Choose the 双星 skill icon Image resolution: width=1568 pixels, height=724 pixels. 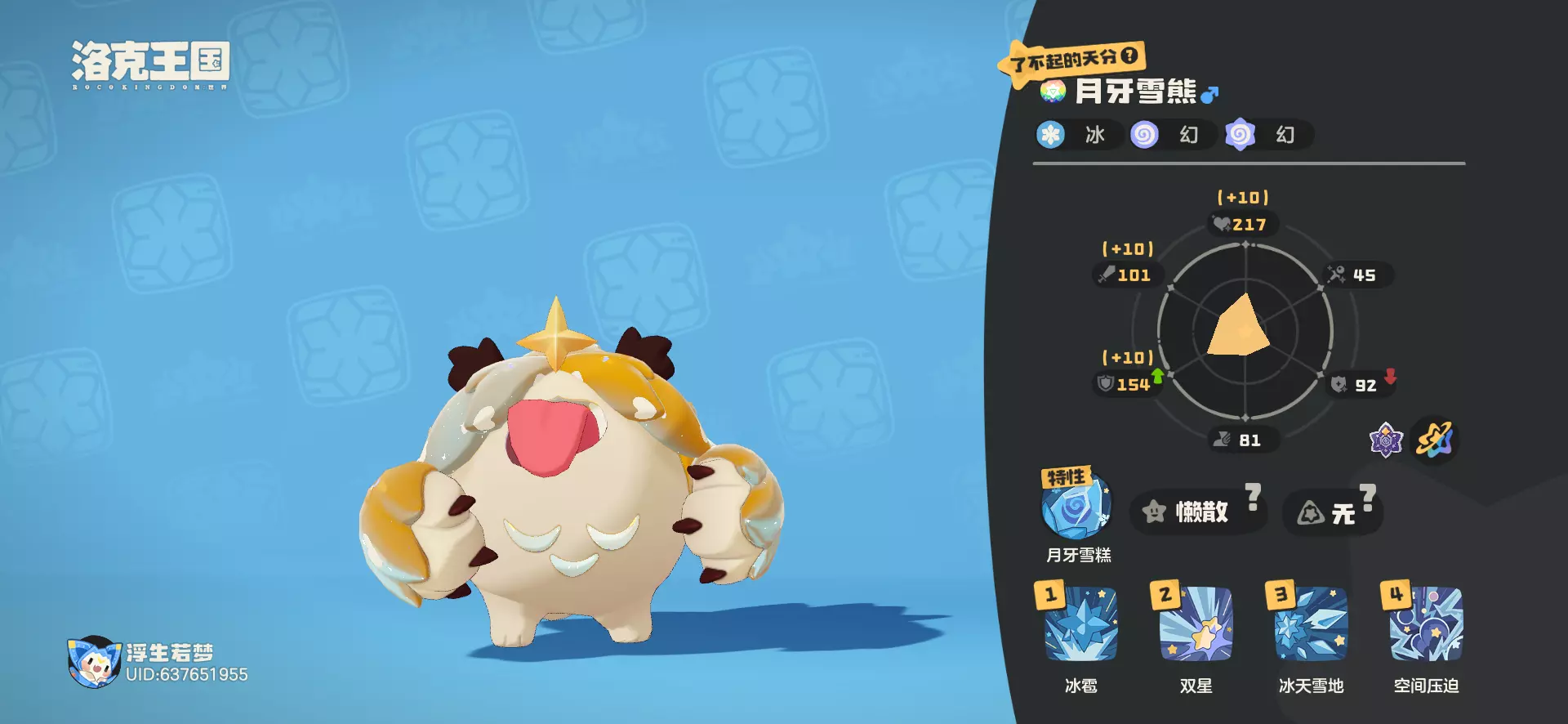[1196, 624]
